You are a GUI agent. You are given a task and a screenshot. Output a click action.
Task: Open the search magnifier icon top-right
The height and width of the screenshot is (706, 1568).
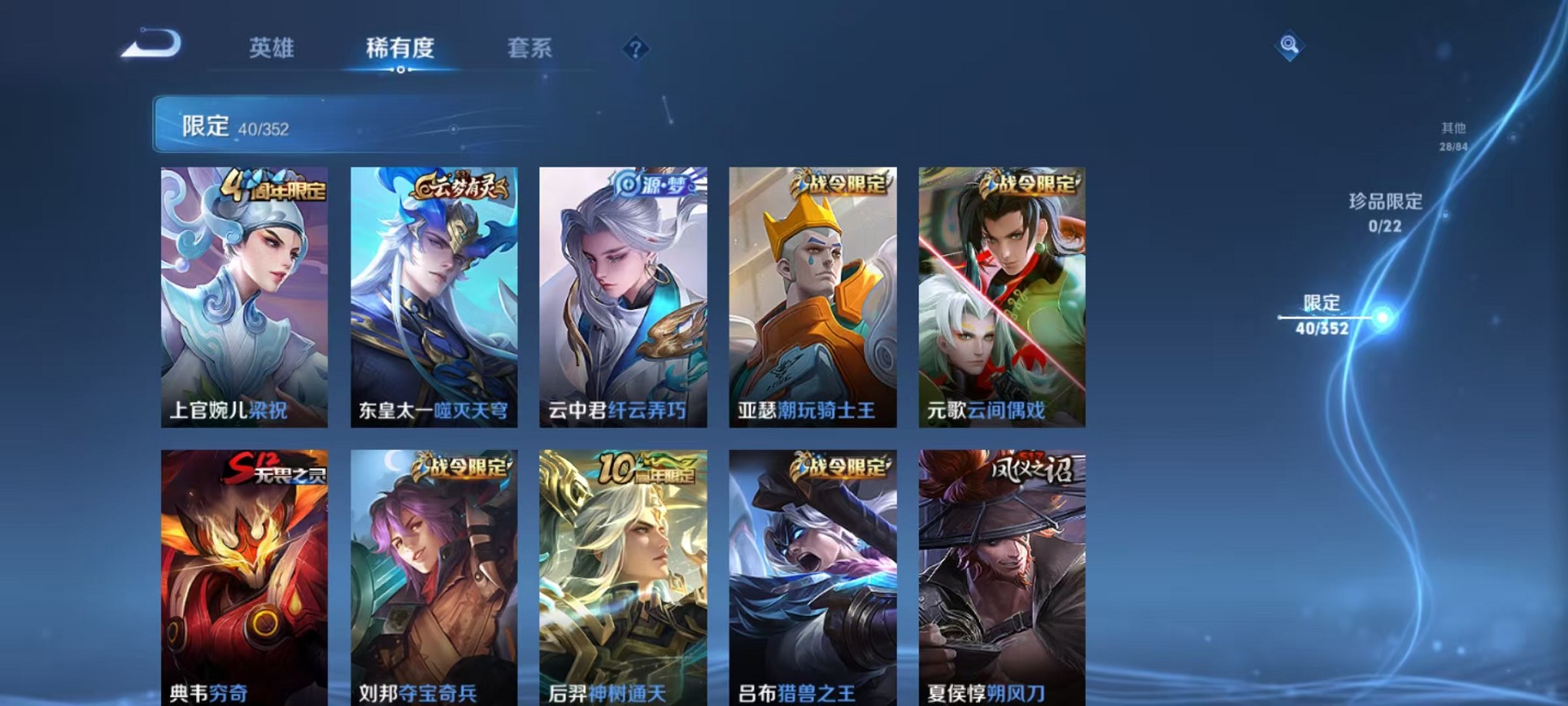click(1291, 45)
